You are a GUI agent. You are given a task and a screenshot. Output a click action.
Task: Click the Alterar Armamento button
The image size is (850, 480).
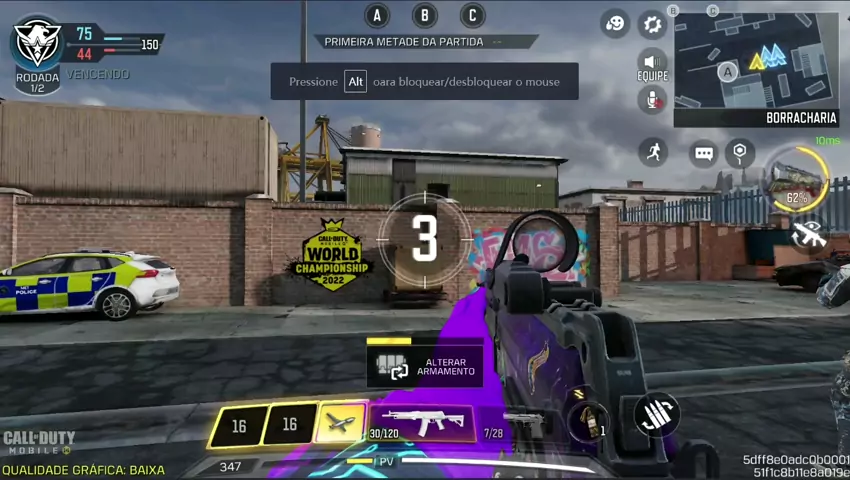pyautogui.click(x=425, y=367)
